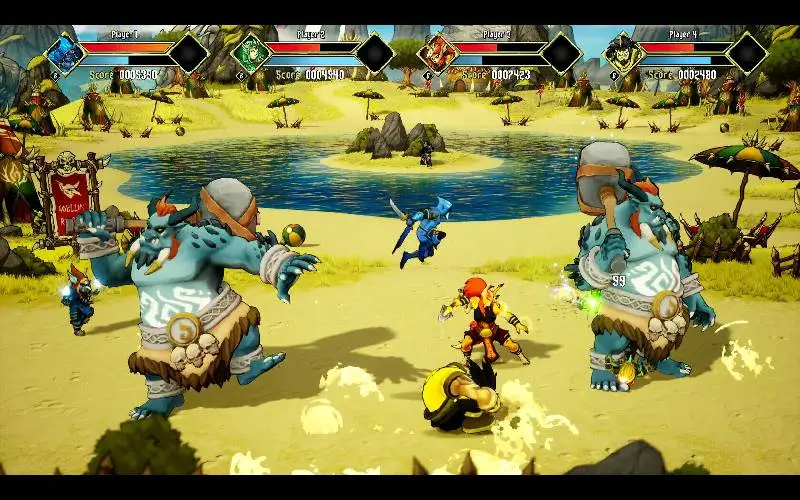Screen dimensions: 800x500
Task: Select Player 3's red-haired character portrait
Action: tap(437, 54)
